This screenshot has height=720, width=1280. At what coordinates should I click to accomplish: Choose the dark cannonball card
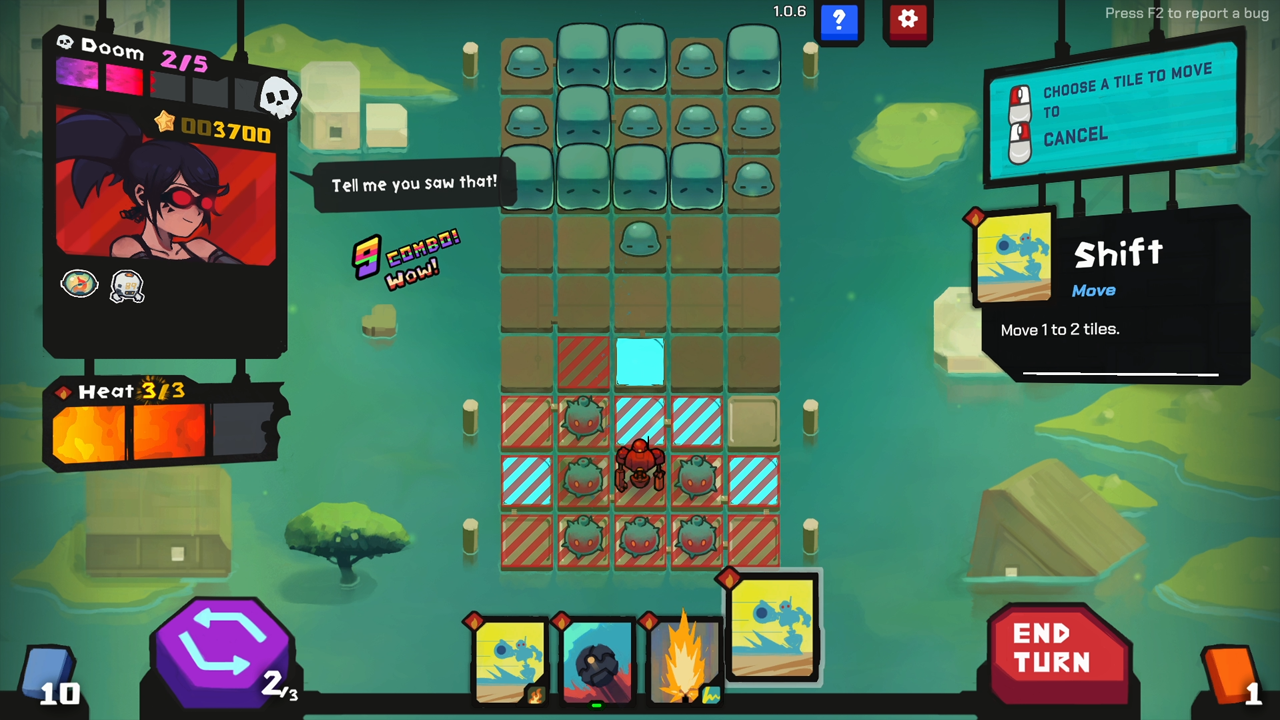tap(597, 662)
